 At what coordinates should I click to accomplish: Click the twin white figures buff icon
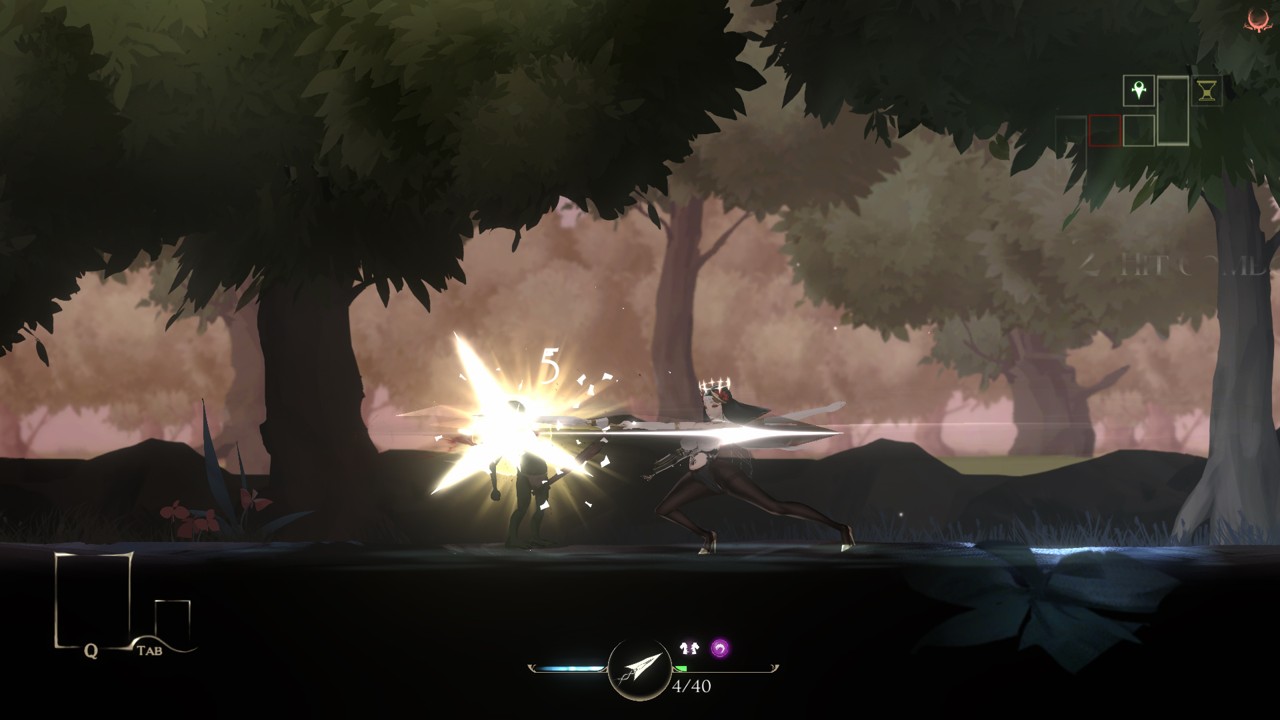tap(689, 649)
